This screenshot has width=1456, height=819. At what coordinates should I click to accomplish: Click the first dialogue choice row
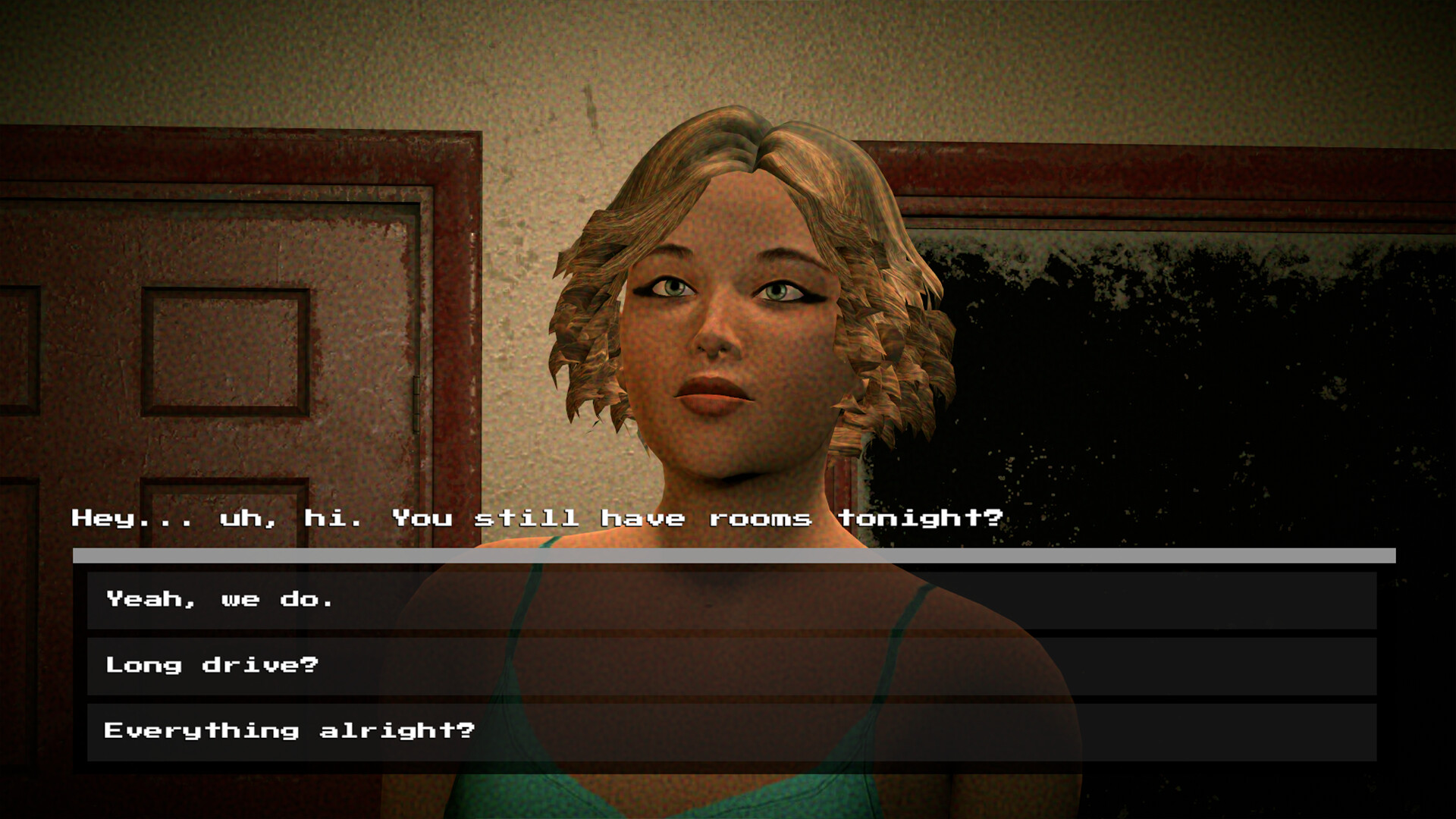pos(728,598)
